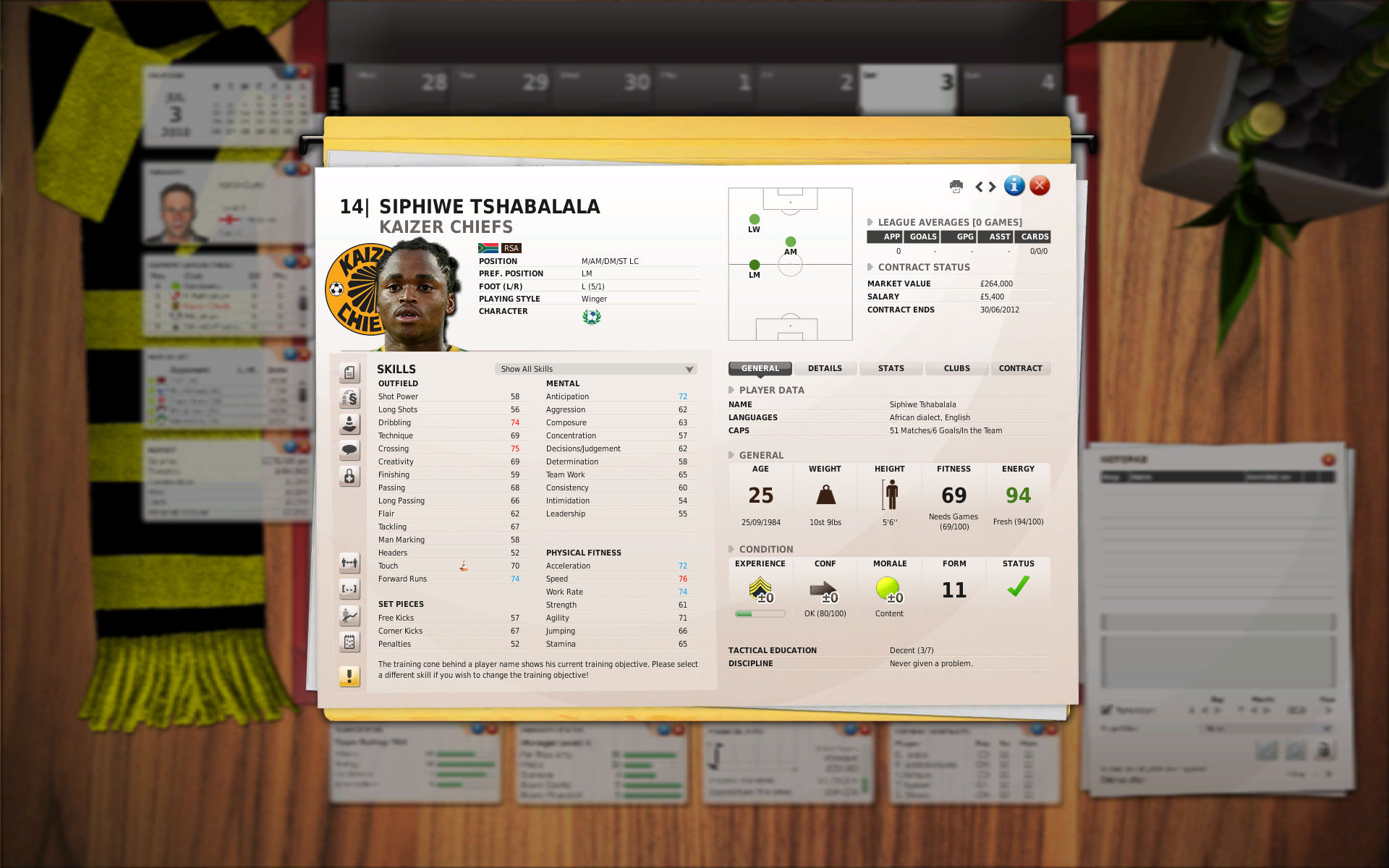
Task: Open the talk-to-player speech bubble icon
Action: tap(349, 448)
